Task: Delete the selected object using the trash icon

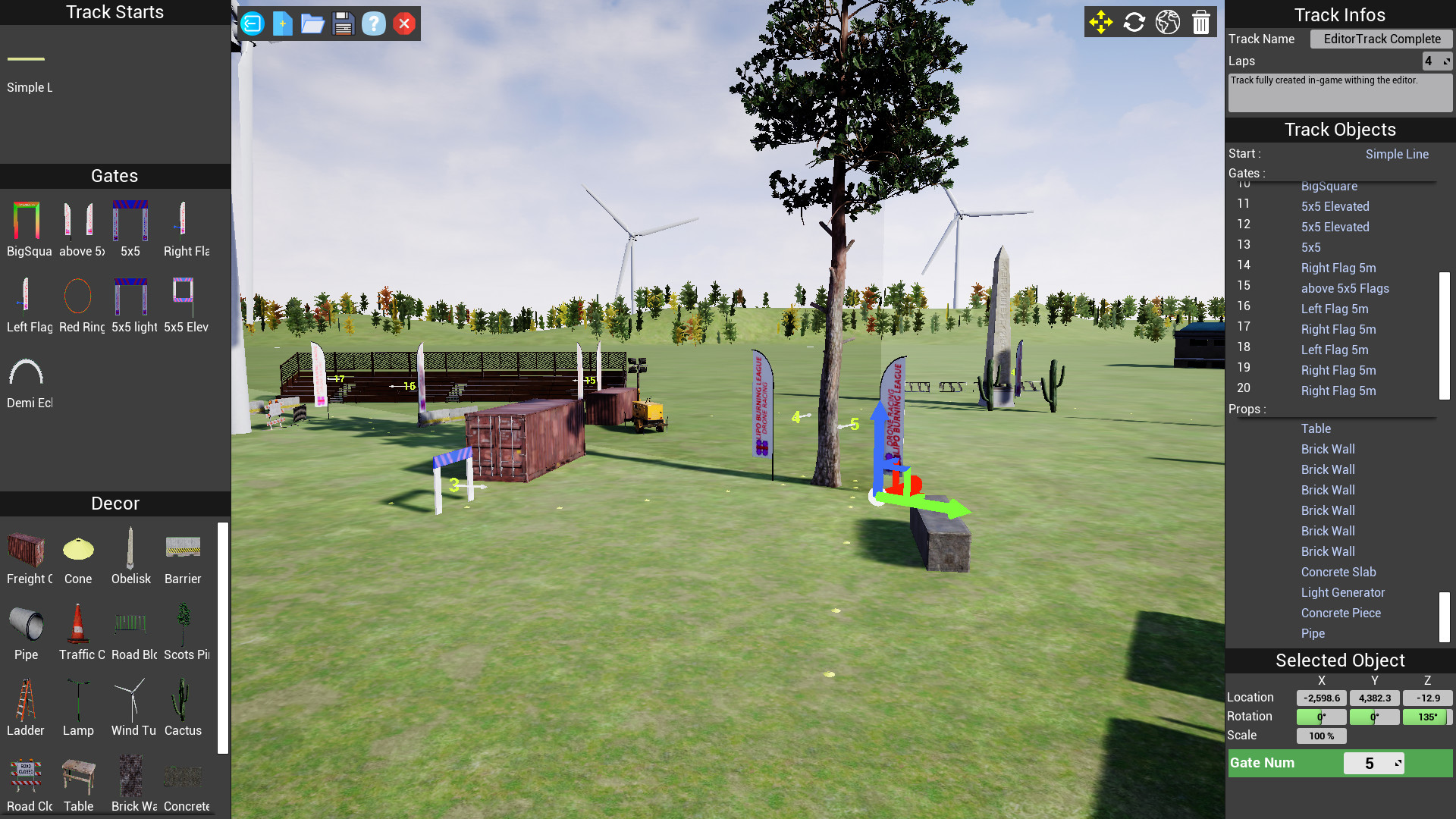Action: pyautogui.click(x=1200, y=22)
